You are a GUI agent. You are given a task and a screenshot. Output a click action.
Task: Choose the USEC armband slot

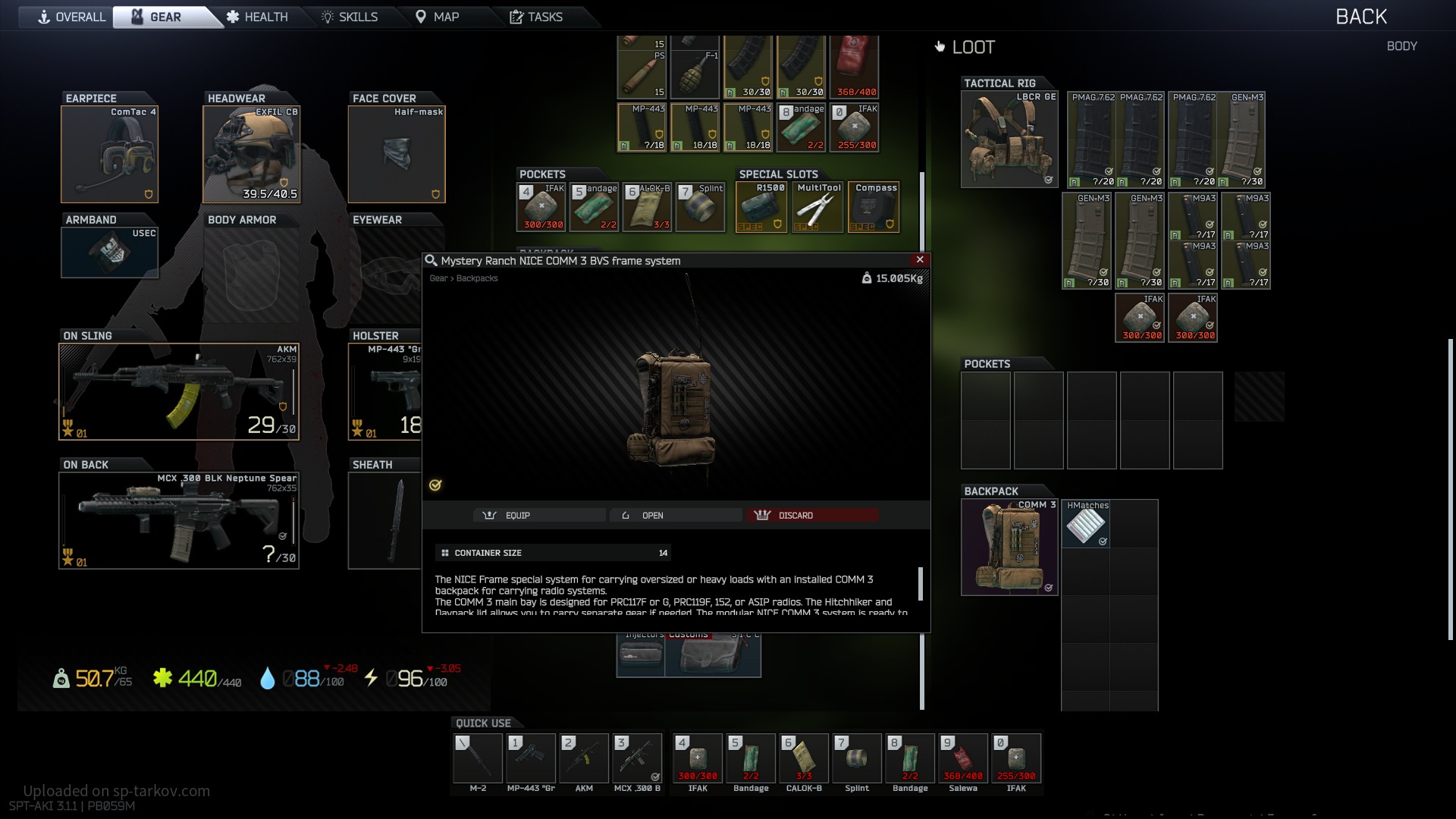[110, 252]
